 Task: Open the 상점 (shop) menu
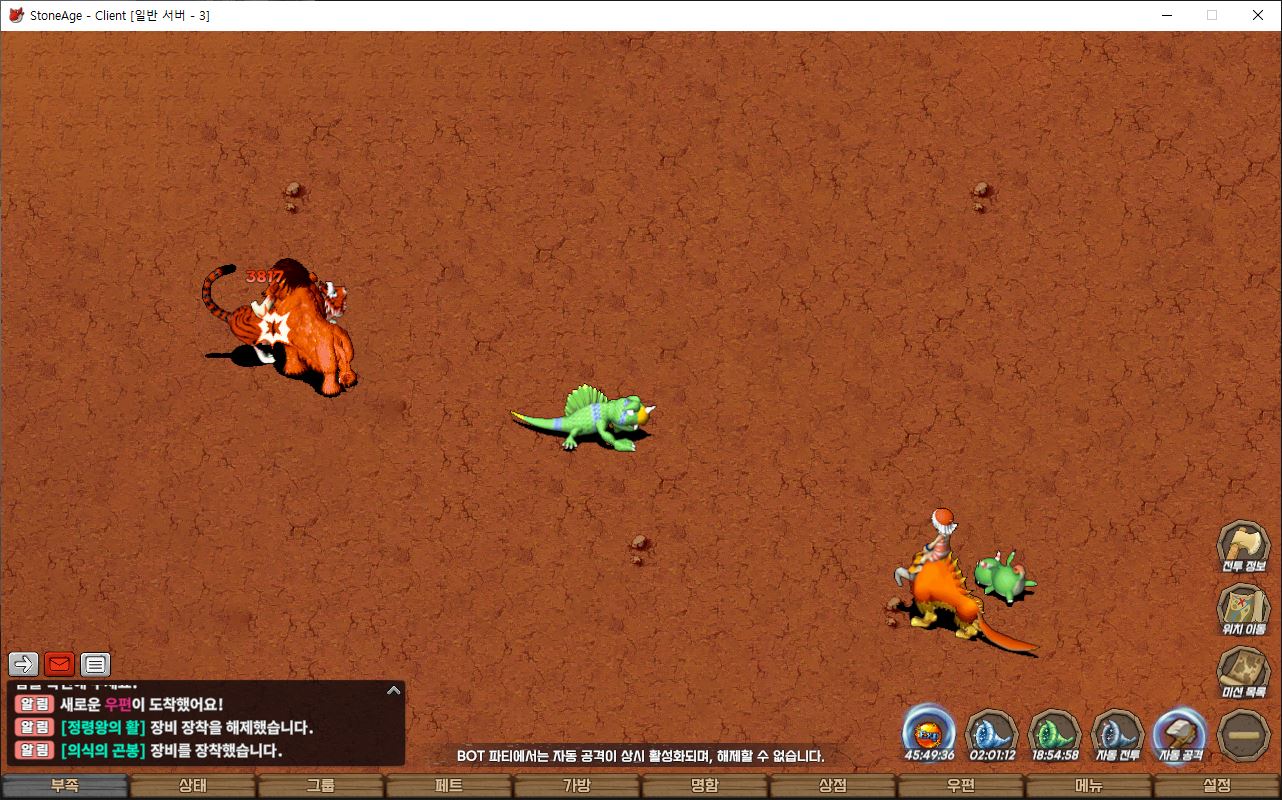[x=833, y=786]
